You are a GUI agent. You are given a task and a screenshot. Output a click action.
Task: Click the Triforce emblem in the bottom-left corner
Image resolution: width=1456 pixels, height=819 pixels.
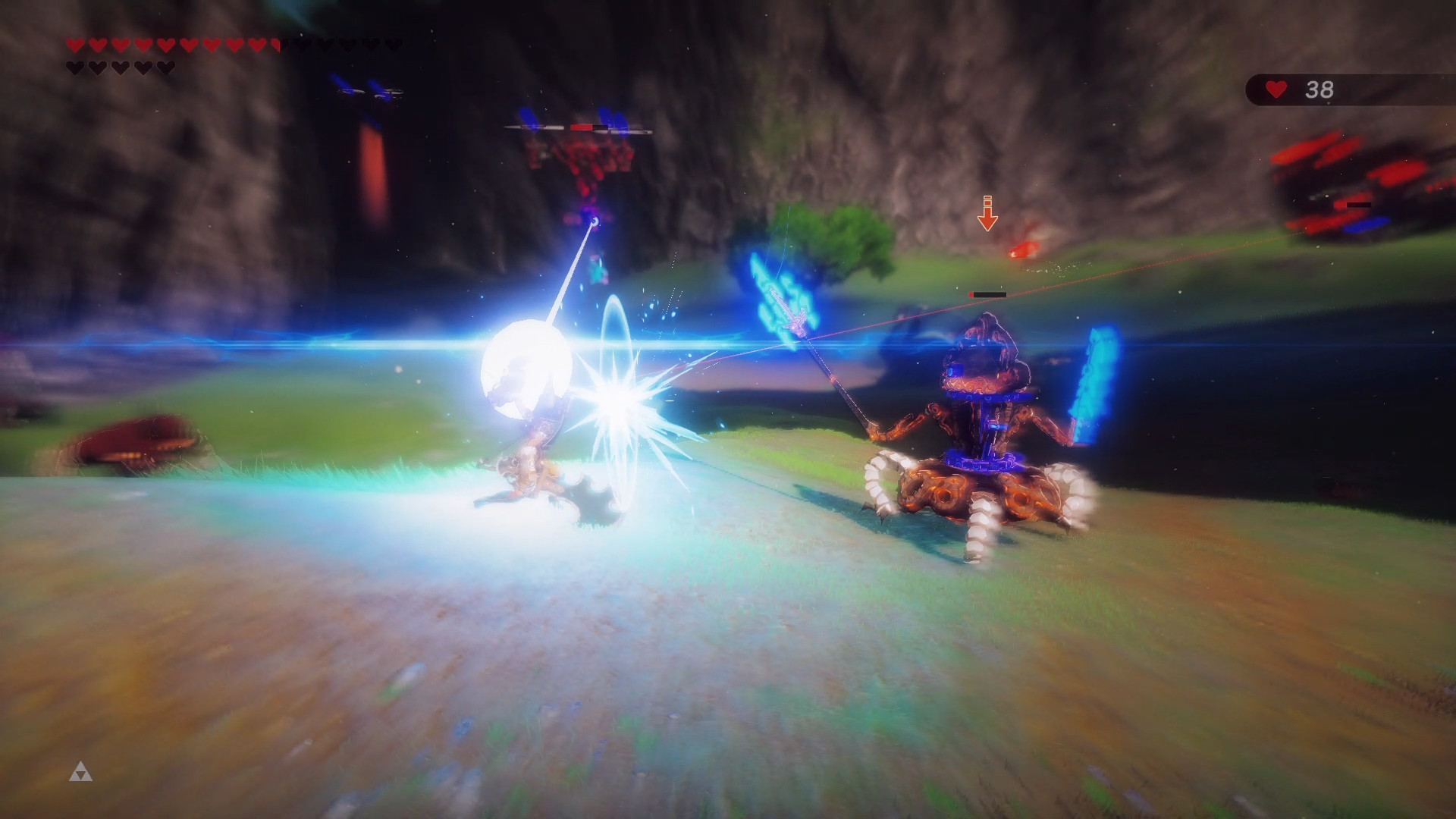pos(81,771)
